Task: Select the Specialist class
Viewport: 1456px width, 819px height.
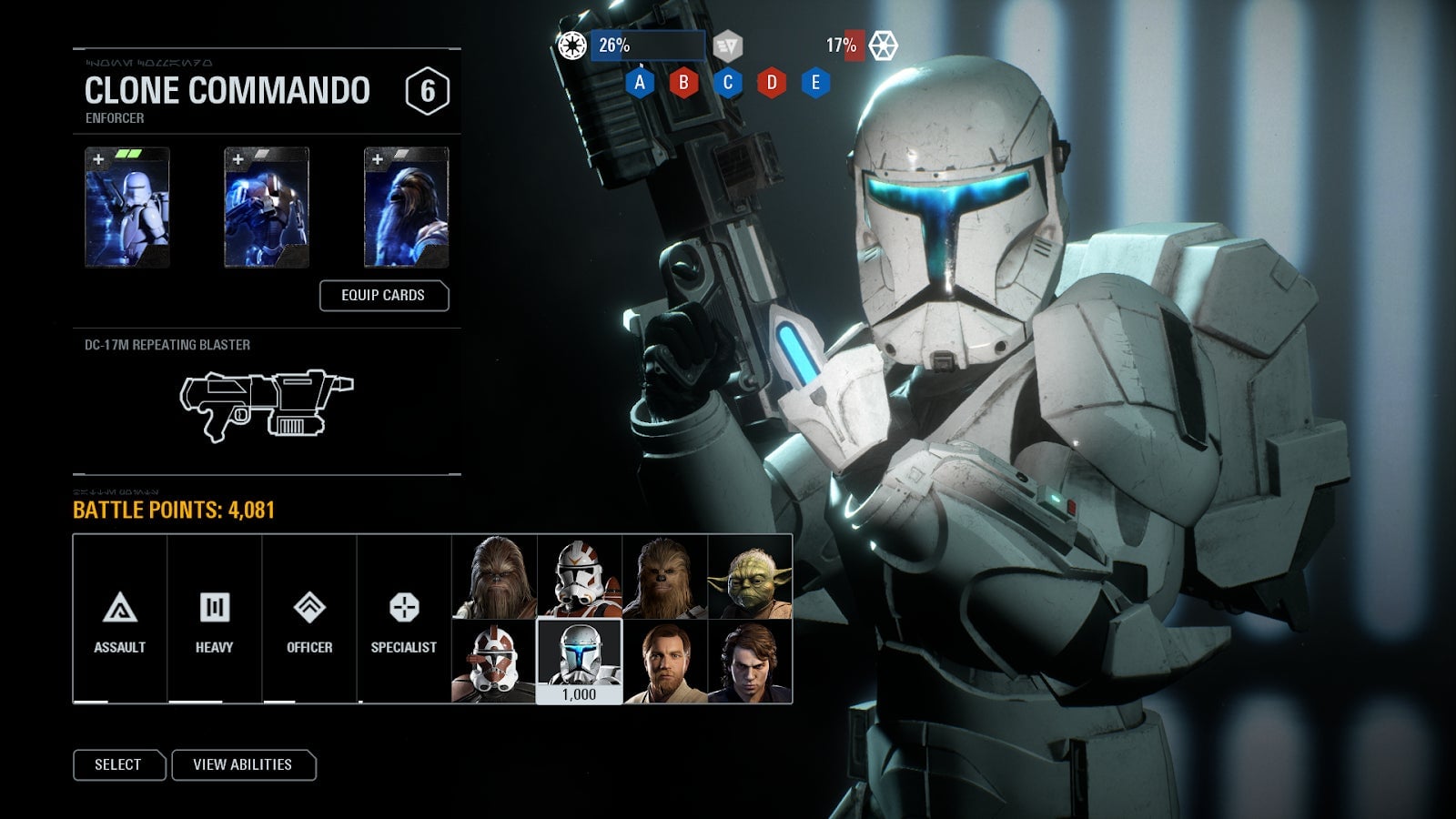Action: 404,620
